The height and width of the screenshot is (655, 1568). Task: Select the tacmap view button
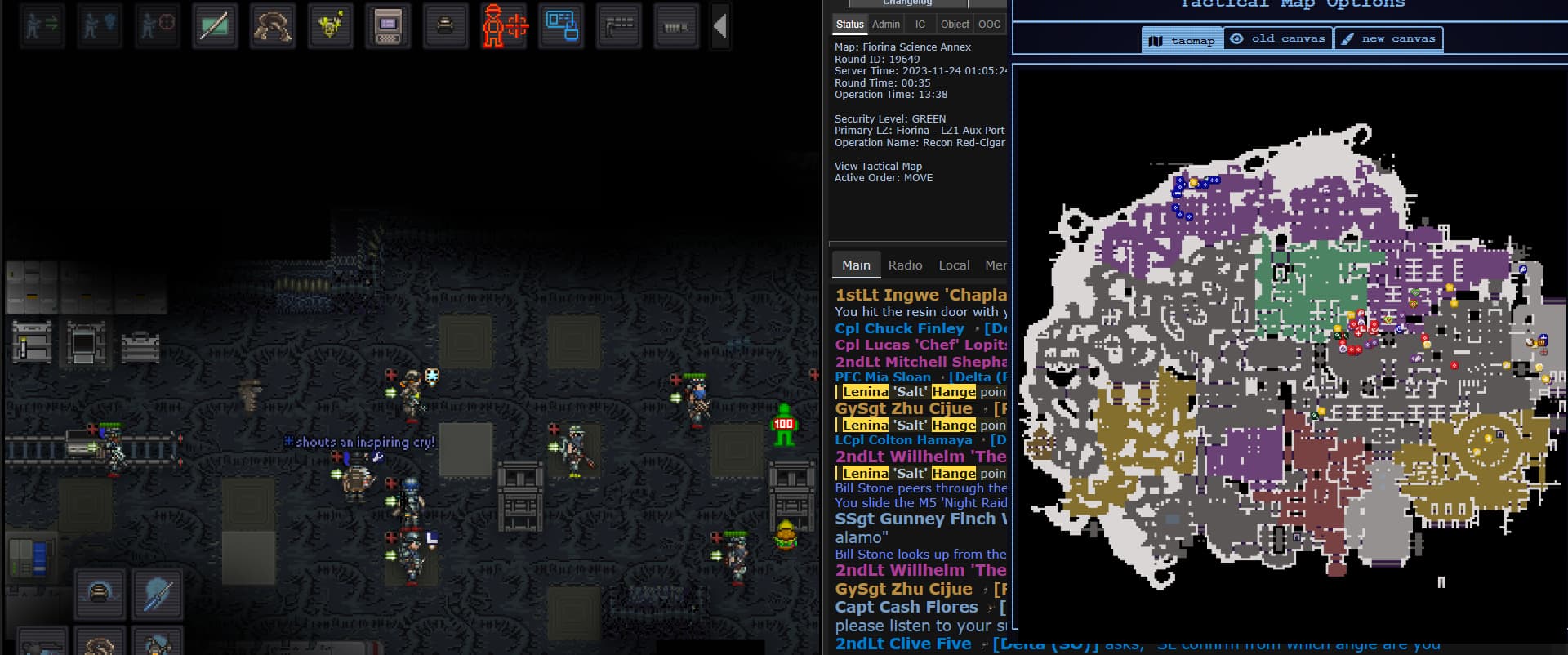pos(1183,39)
